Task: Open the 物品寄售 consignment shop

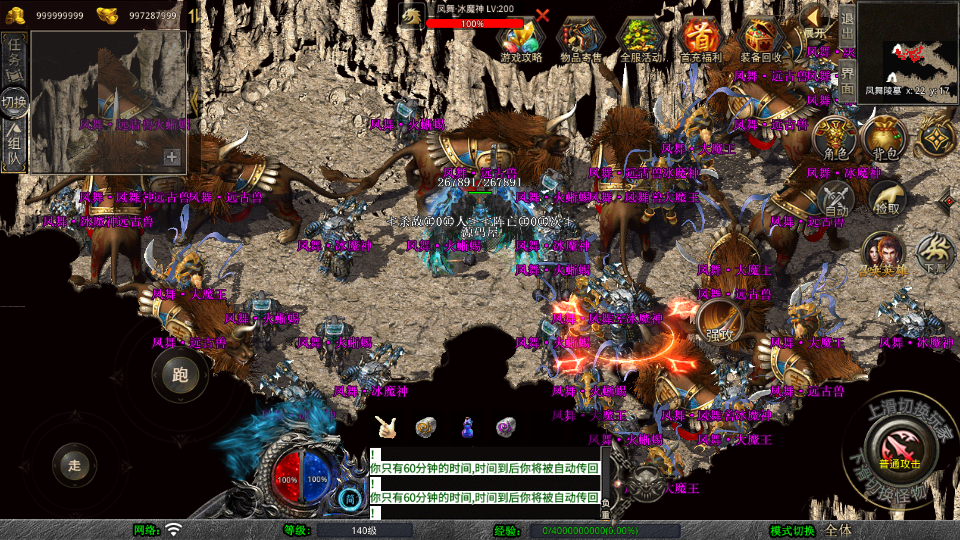Action: coord(581,40)
